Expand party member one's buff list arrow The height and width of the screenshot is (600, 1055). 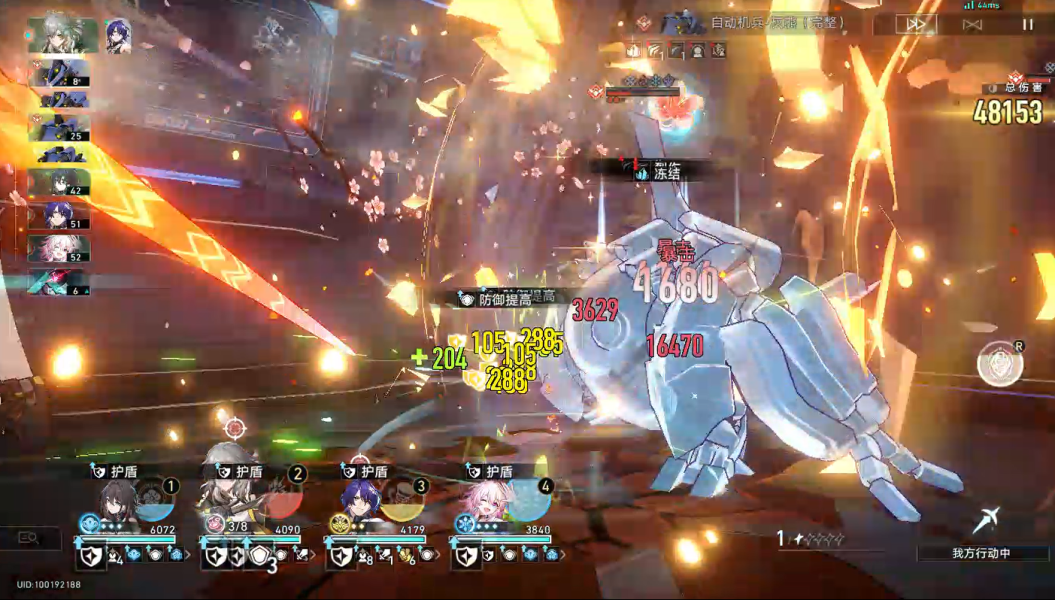click(x=188, y=555)
